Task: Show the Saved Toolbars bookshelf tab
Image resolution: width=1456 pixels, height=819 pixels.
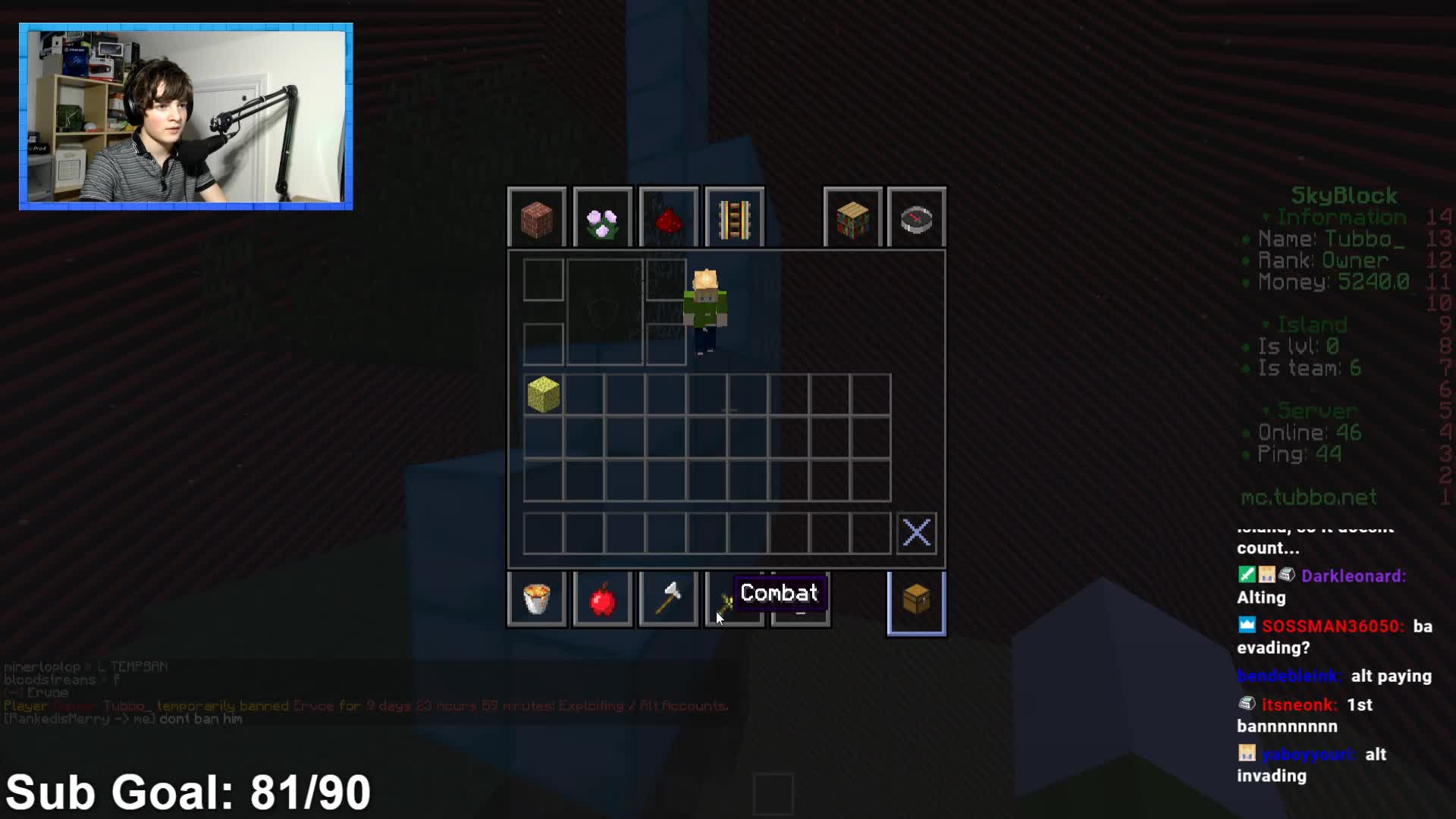Action: (x=852, y=219)
